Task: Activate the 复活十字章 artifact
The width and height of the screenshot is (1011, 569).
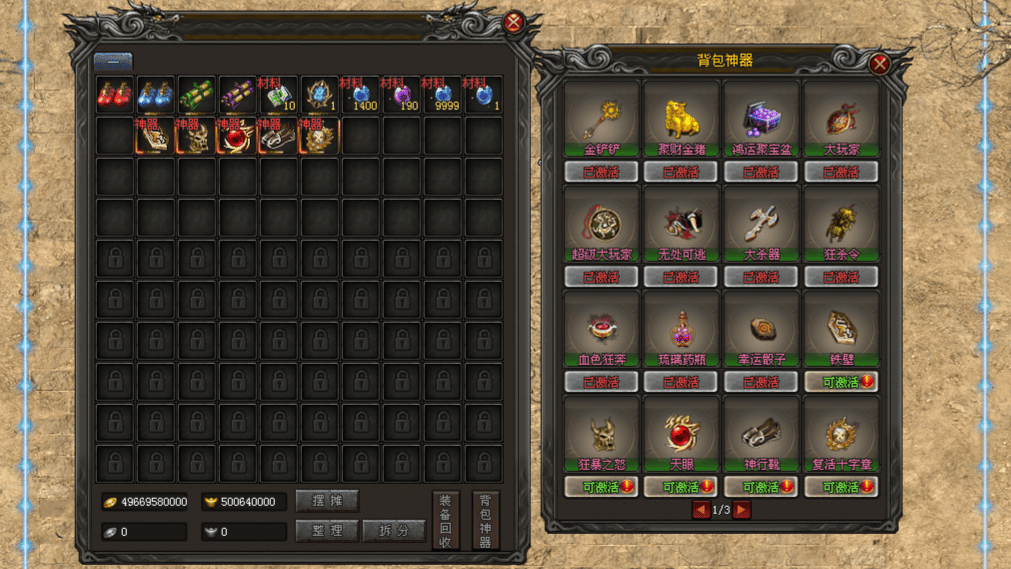Action: click(x=841, y=487)
